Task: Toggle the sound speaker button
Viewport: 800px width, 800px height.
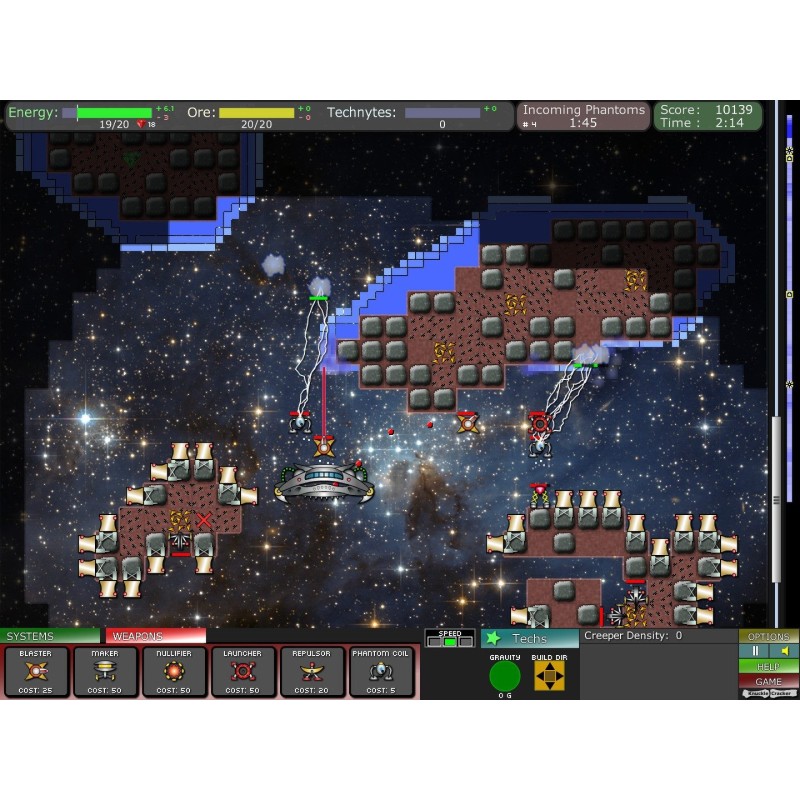Action: (x=783, y=651)
